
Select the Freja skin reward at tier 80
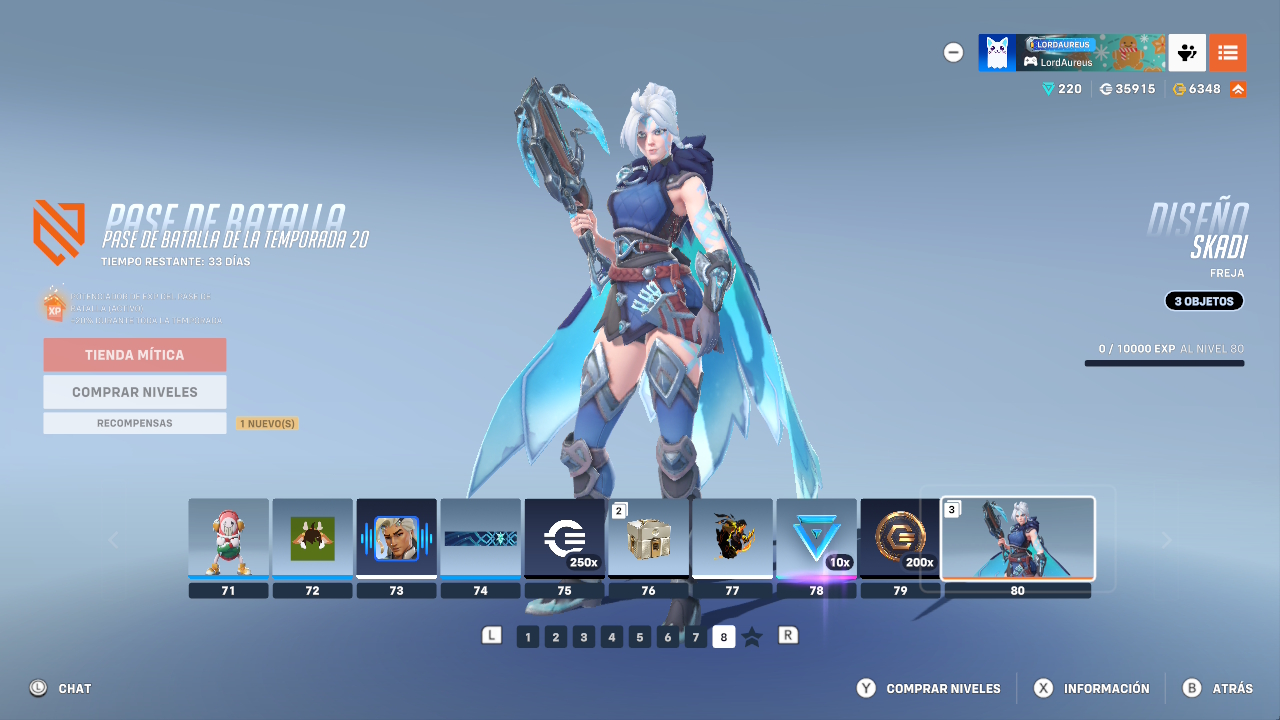[1017, 538]
